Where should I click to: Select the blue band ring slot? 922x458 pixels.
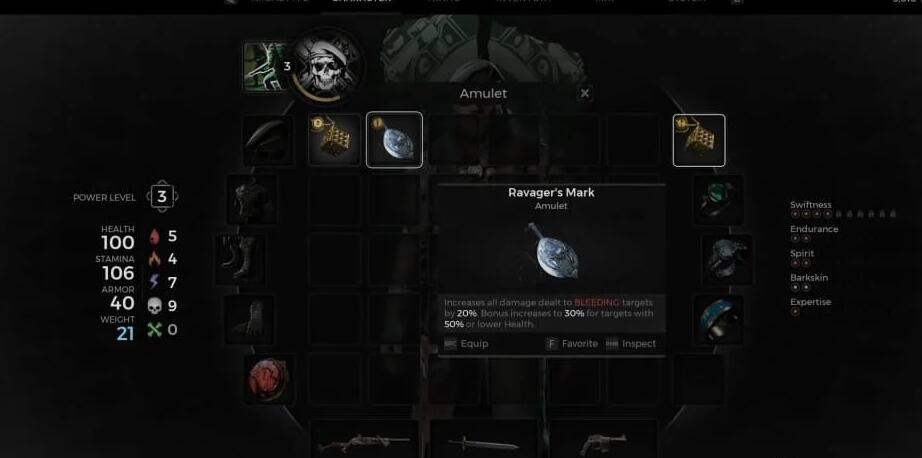tap(719, 320)
